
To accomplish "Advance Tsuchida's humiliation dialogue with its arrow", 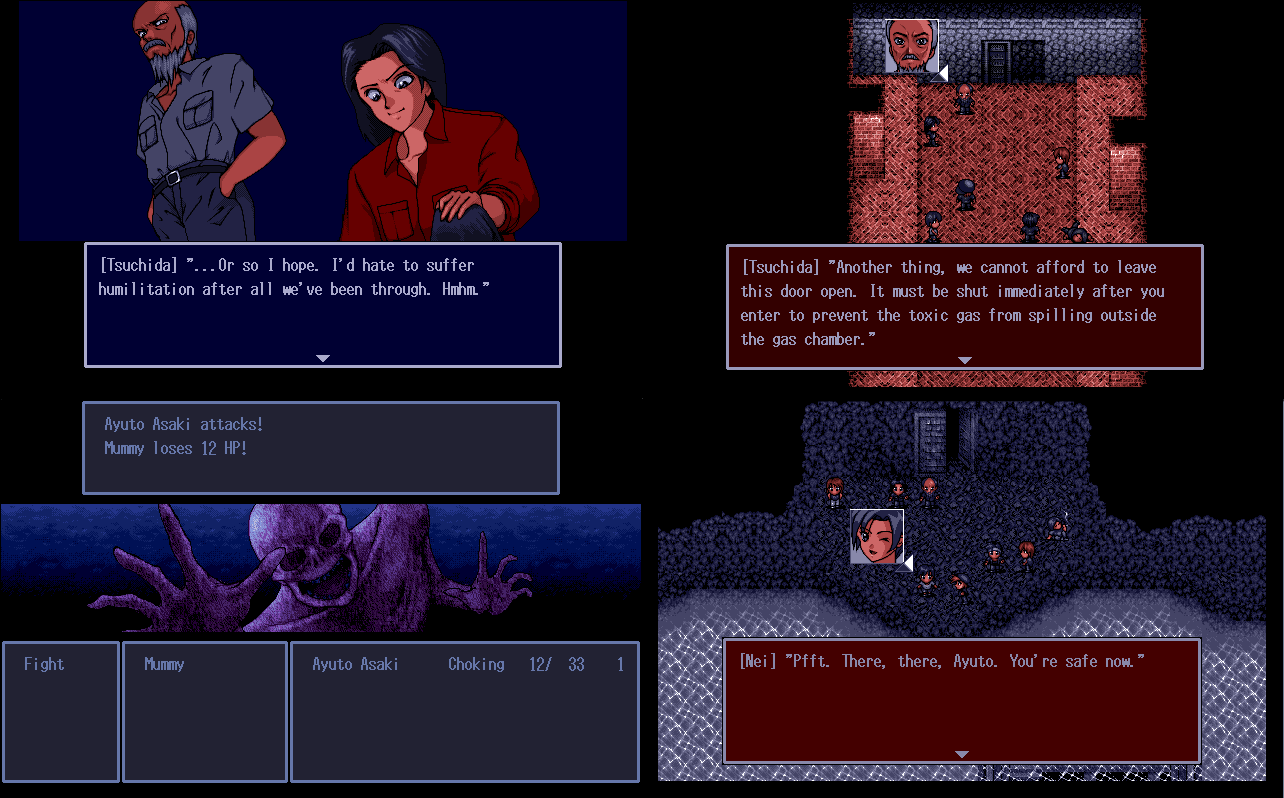I will (x=322, y=358).
